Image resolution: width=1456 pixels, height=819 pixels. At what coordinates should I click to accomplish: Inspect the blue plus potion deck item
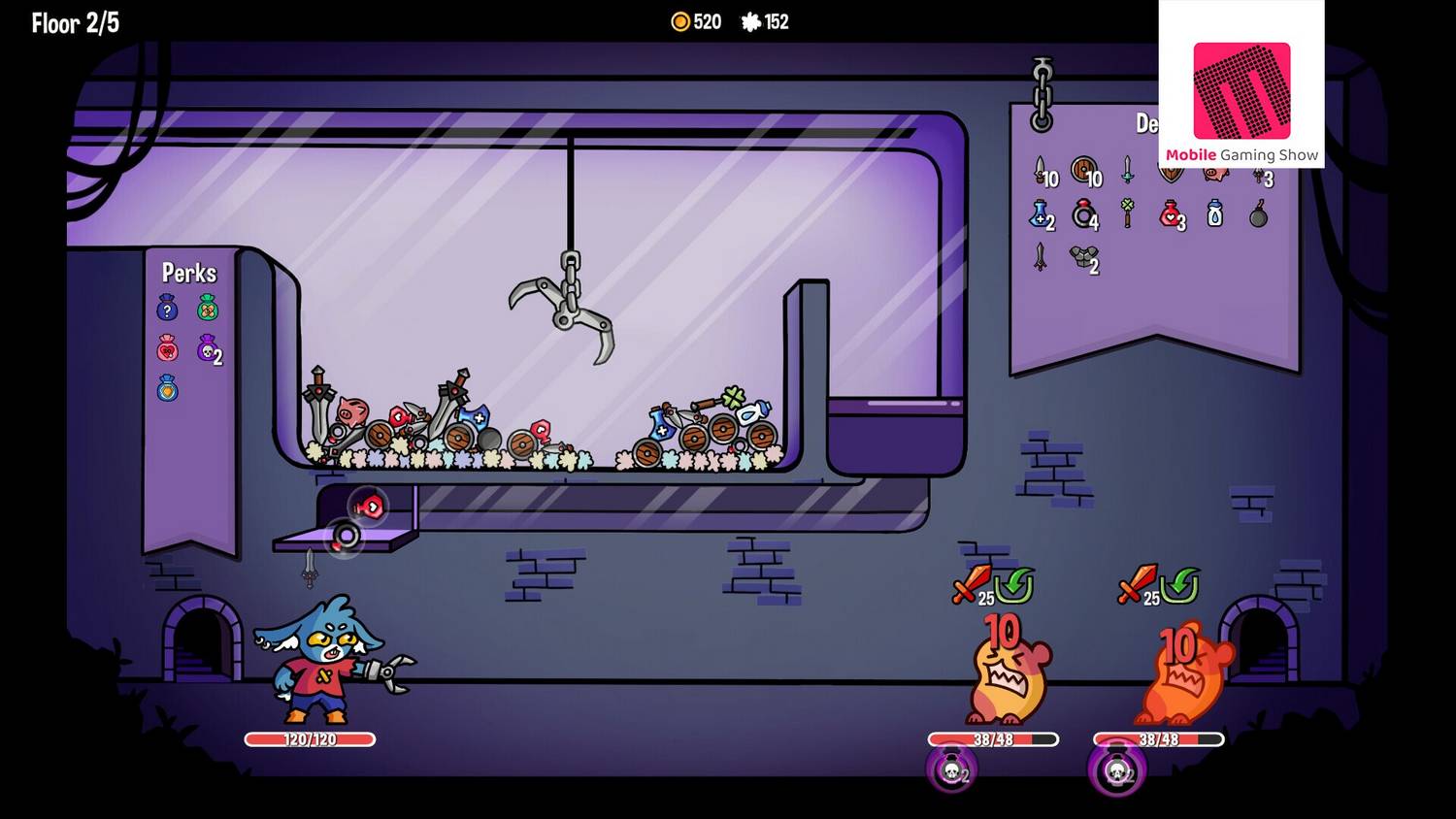click(1040, 213)
